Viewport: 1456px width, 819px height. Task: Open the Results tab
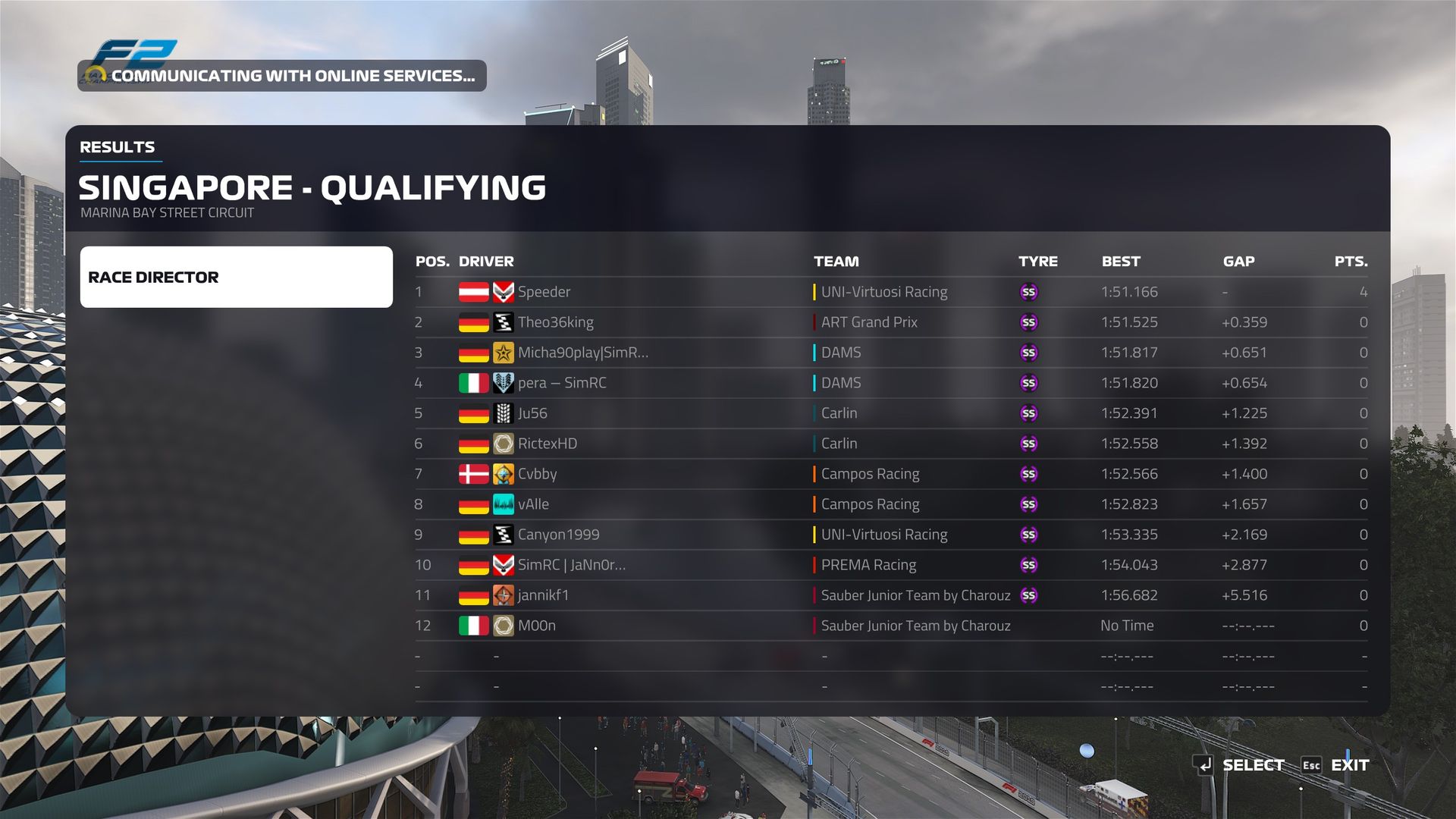[x=118, y=147]
